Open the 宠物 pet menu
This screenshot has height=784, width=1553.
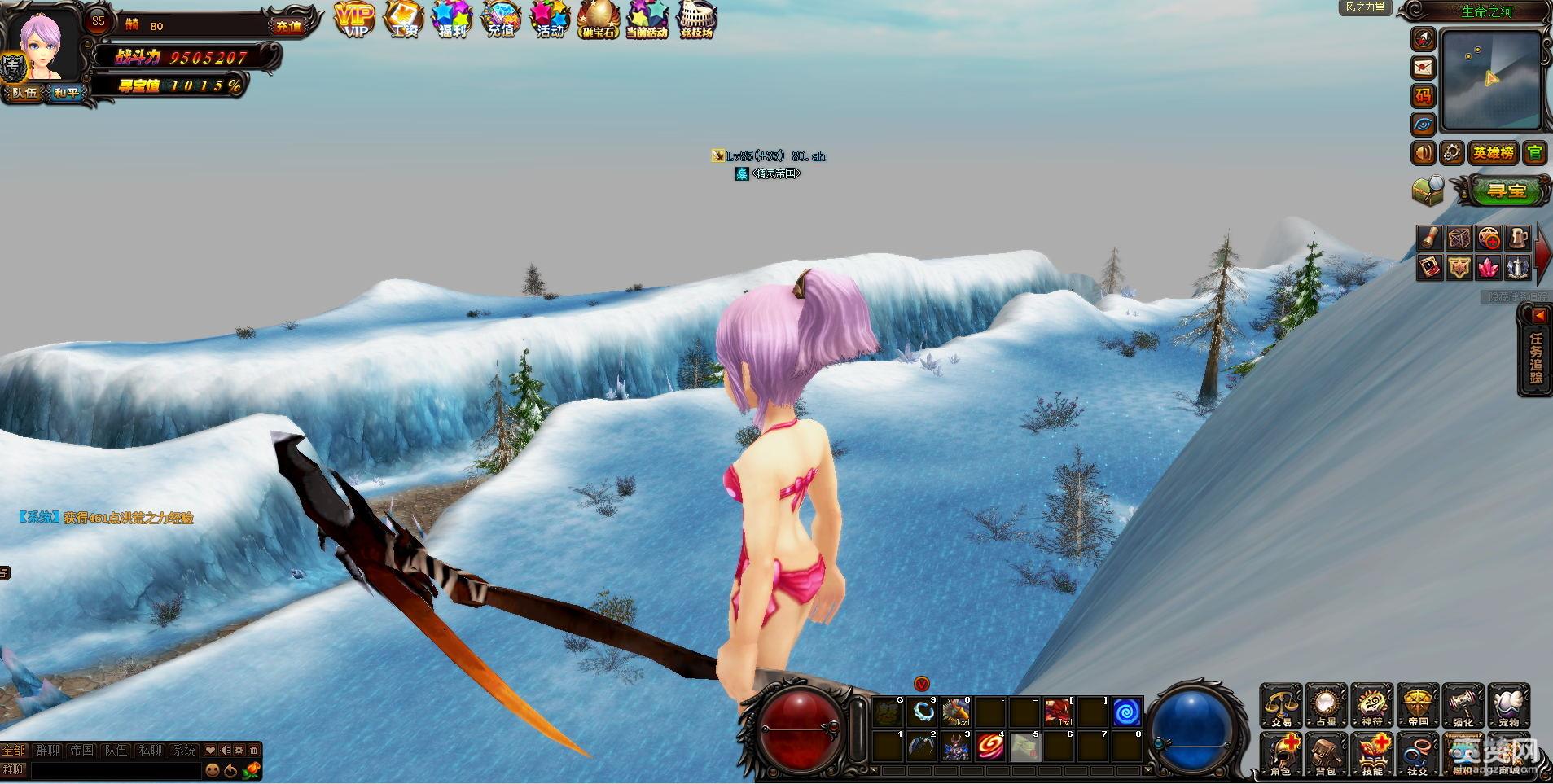click(1509, 706)
